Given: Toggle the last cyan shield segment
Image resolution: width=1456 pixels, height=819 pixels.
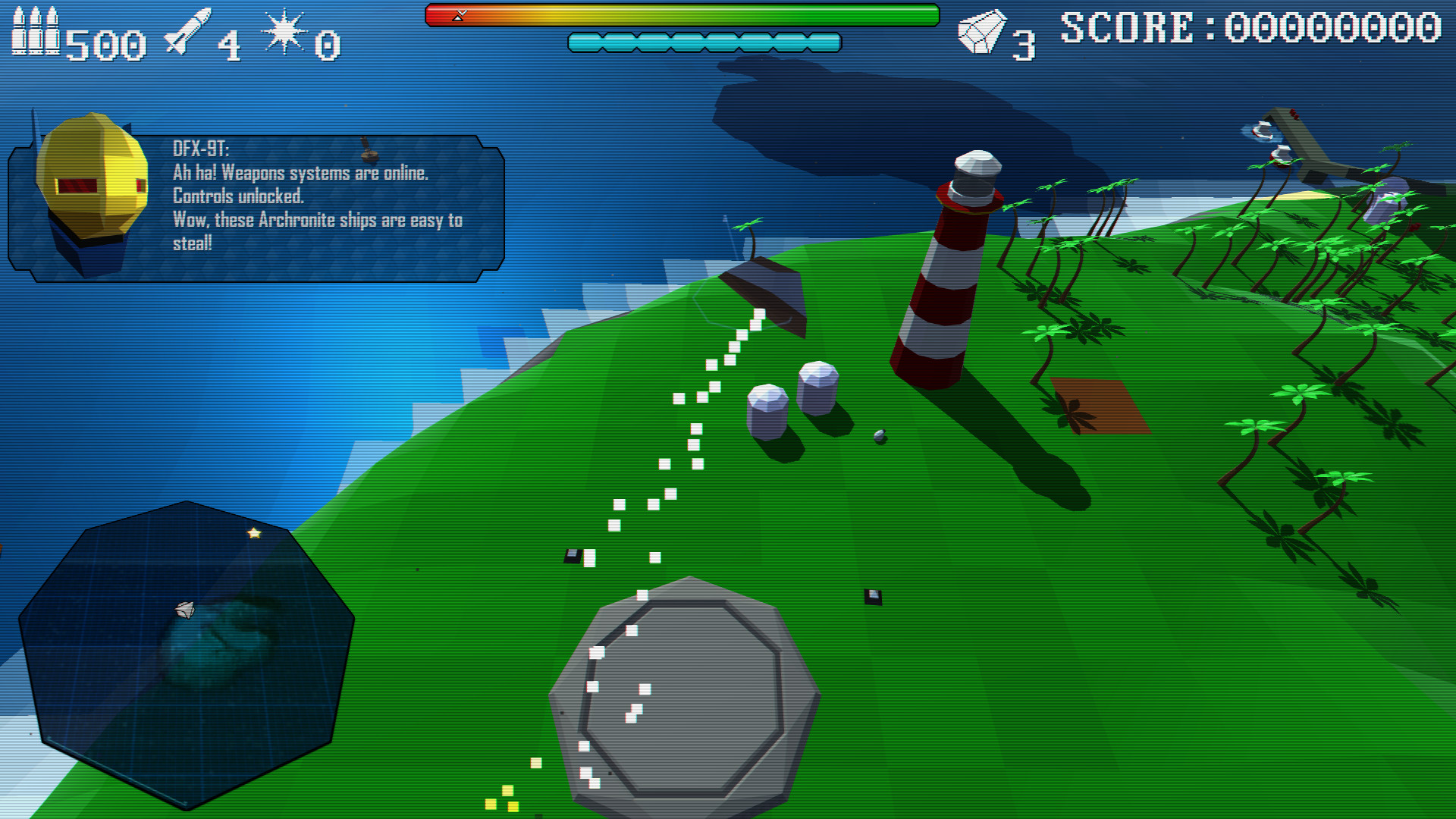Looking at the screenshot, I should tap(825, 42).
